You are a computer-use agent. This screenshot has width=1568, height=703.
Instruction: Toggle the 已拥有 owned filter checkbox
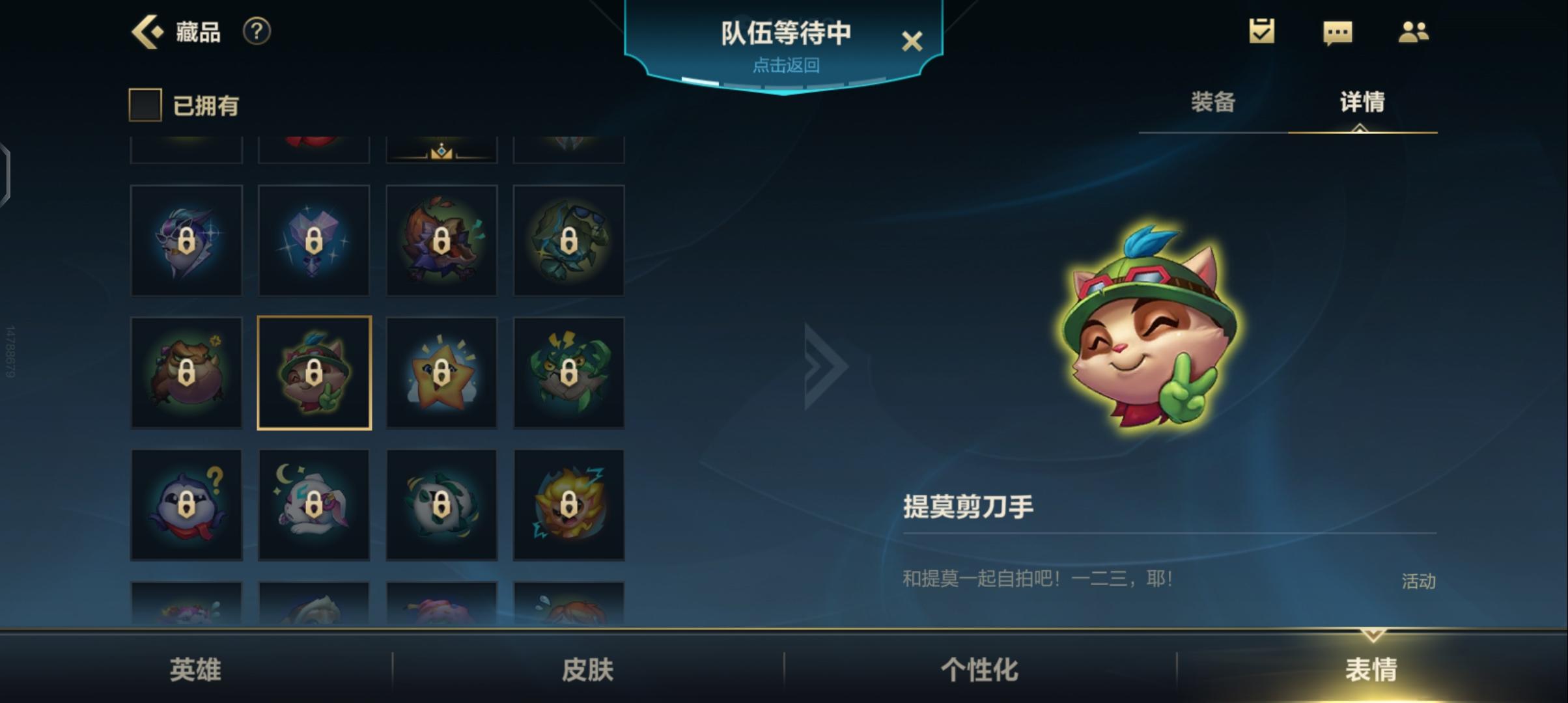pyautogui.click(x=145, y=105)
